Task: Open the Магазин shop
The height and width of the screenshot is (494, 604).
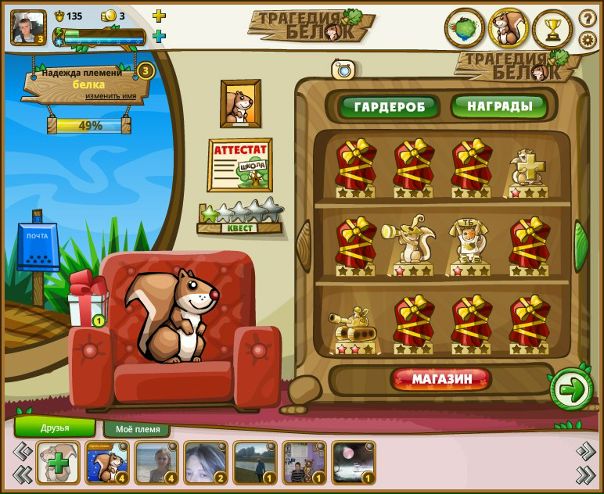Action: (441, 379)
